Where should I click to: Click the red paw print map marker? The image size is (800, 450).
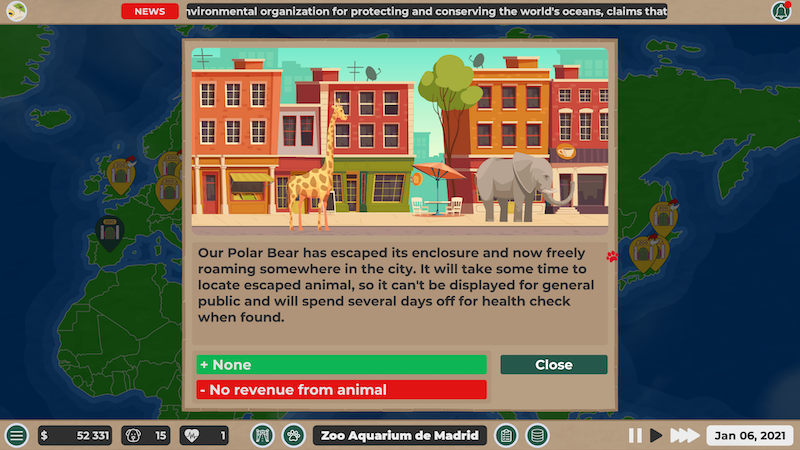pyautogui.click(x=611, y=256)
